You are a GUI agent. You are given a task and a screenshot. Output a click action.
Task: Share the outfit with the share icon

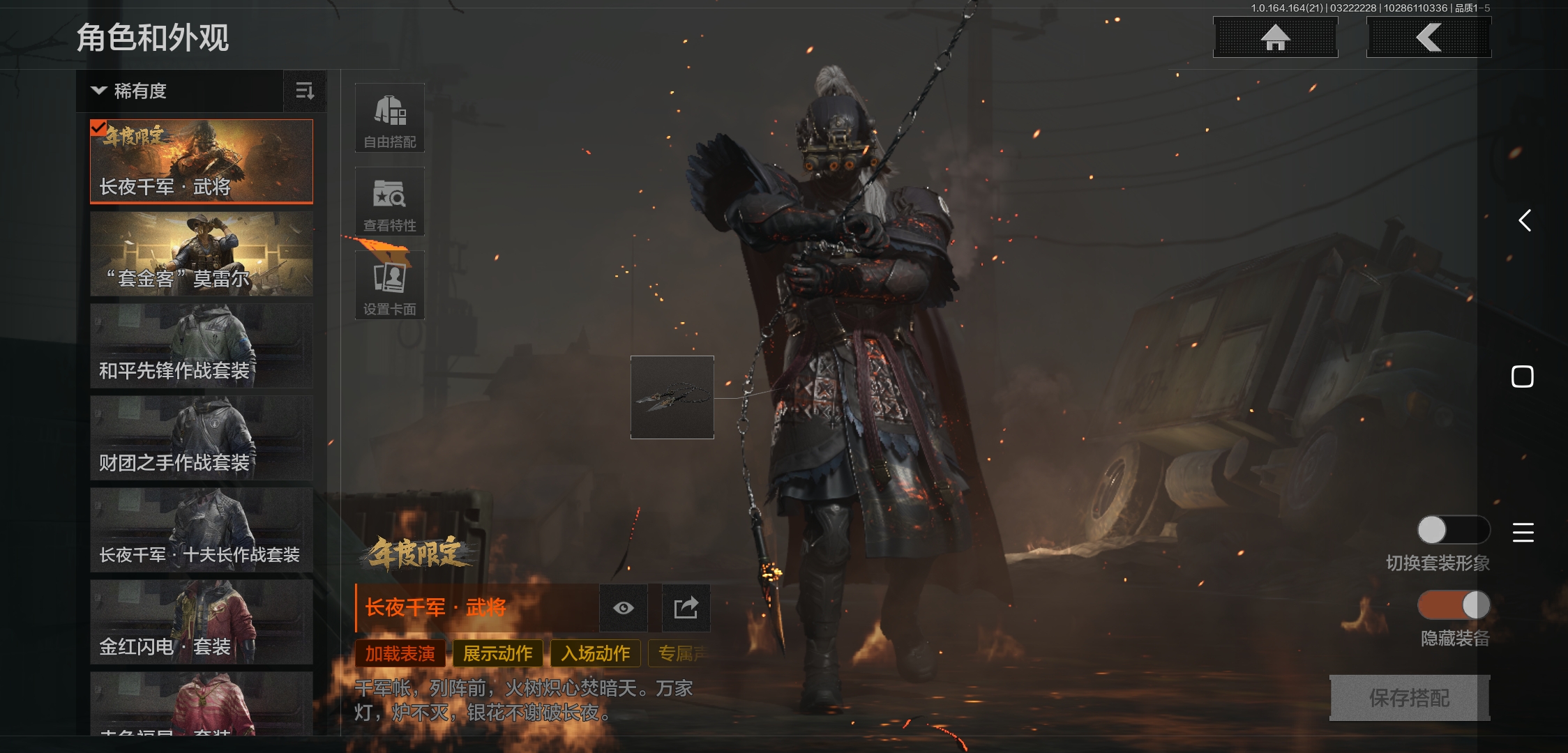coord(686,608)
